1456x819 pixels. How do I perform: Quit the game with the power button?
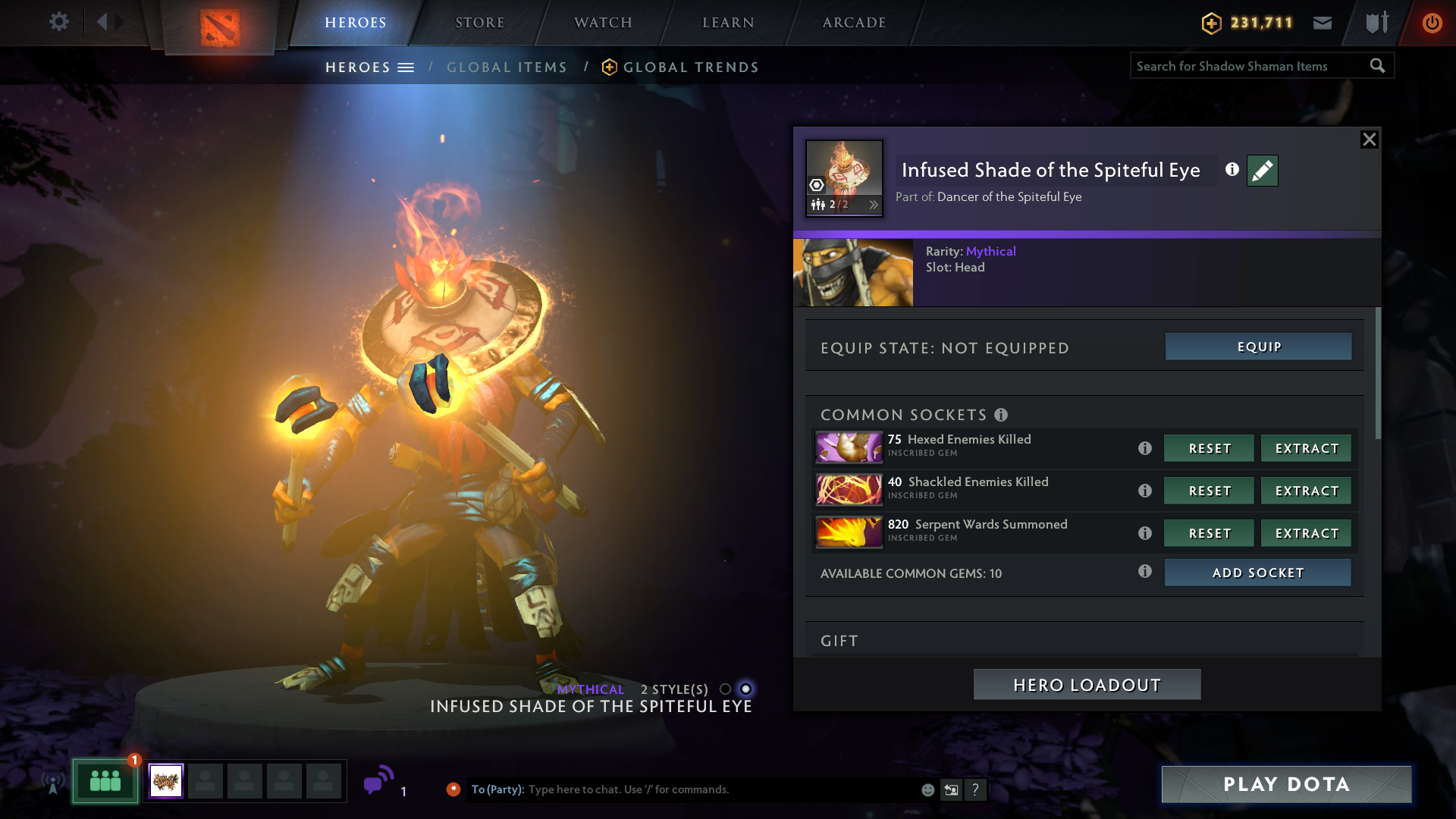[x=1432, y=23]
